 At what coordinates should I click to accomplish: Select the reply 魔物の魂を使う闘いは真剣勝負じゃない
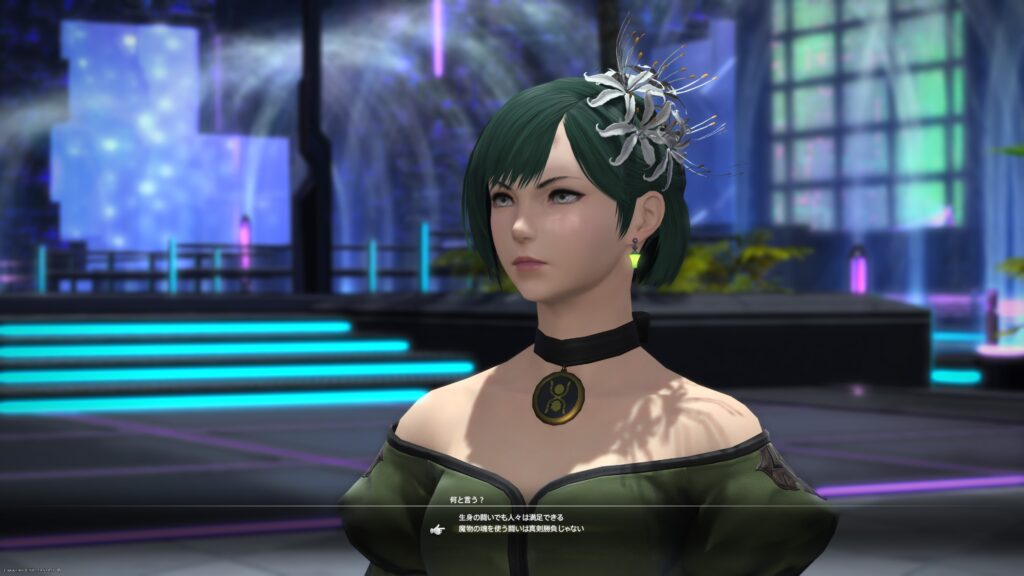tap(521, 529)
